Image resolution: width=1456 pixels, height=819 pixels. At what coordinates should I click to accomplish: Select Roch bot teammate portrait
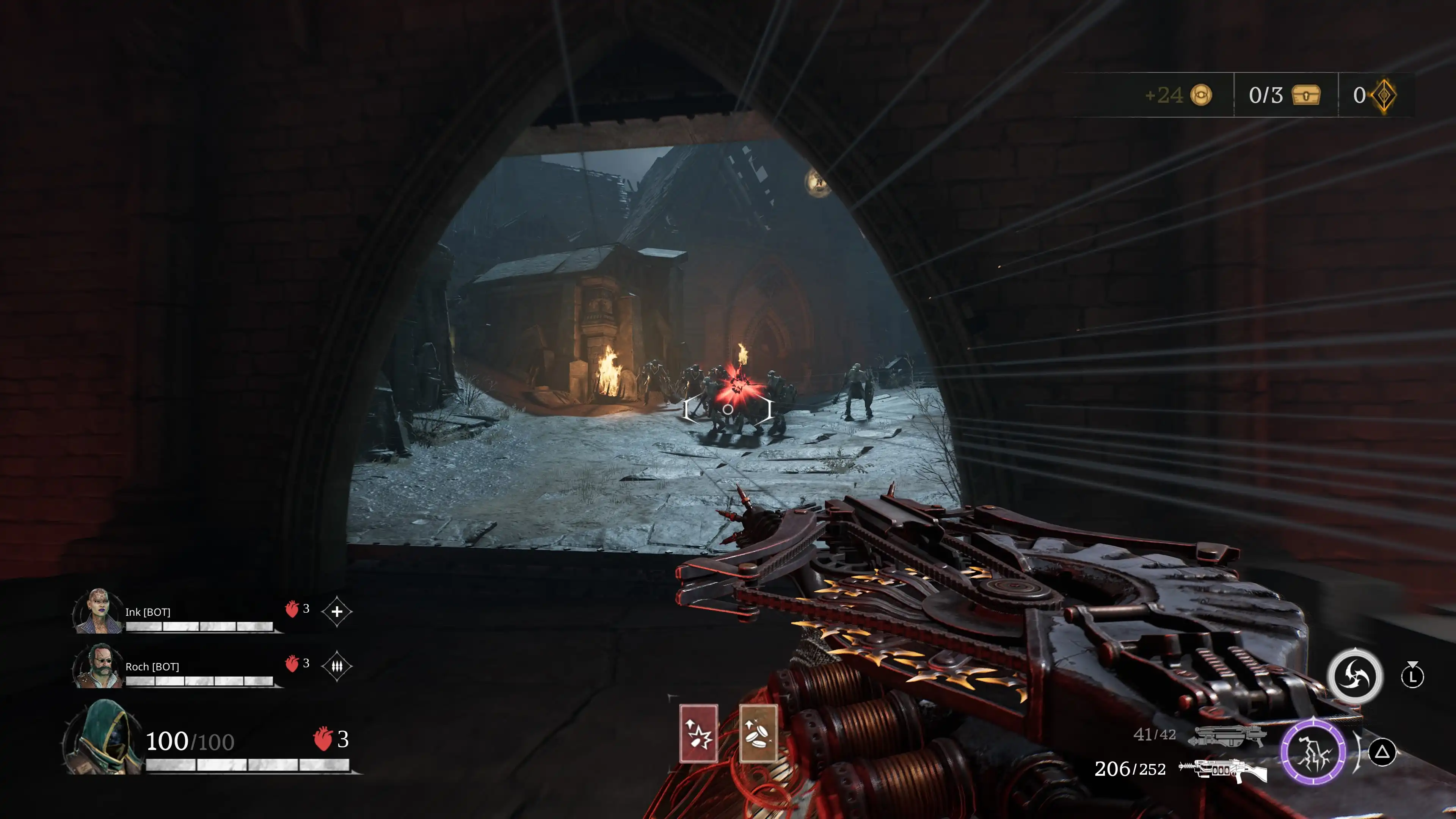pos(98,666)
